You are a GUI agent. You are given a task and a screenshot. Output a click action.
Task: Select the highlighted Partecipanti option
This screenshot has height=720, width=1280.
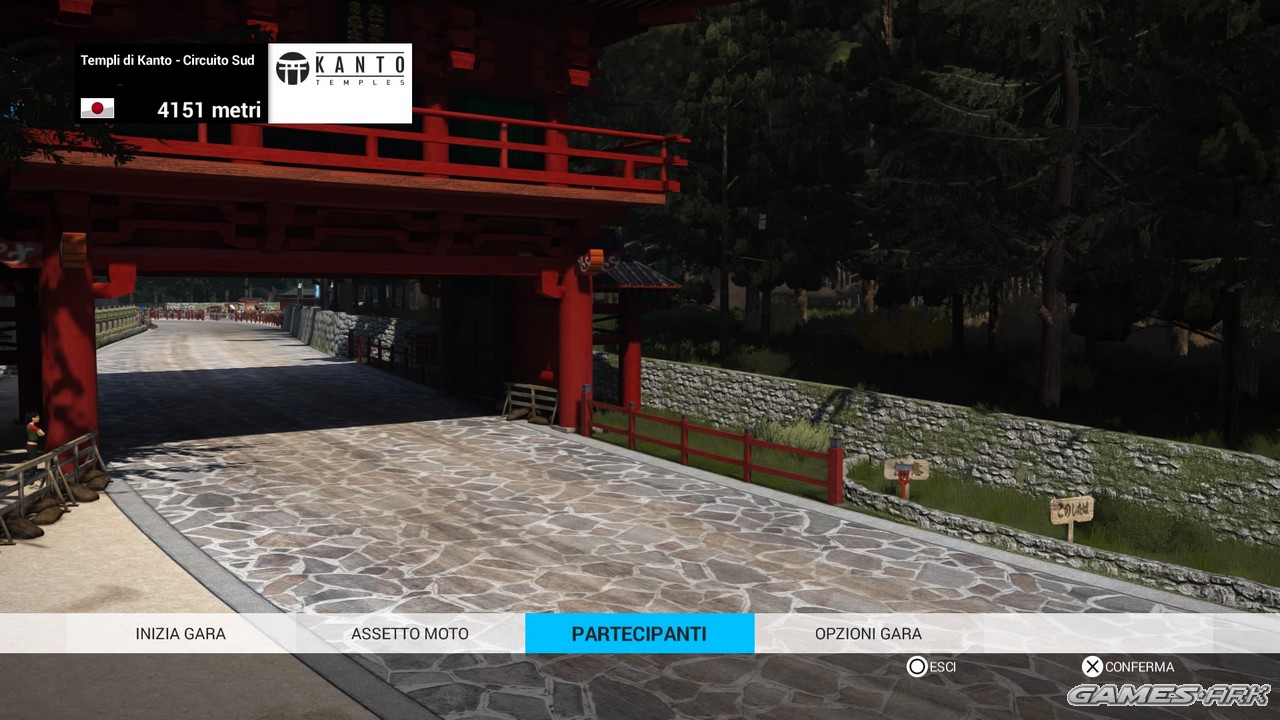(639, 633)
